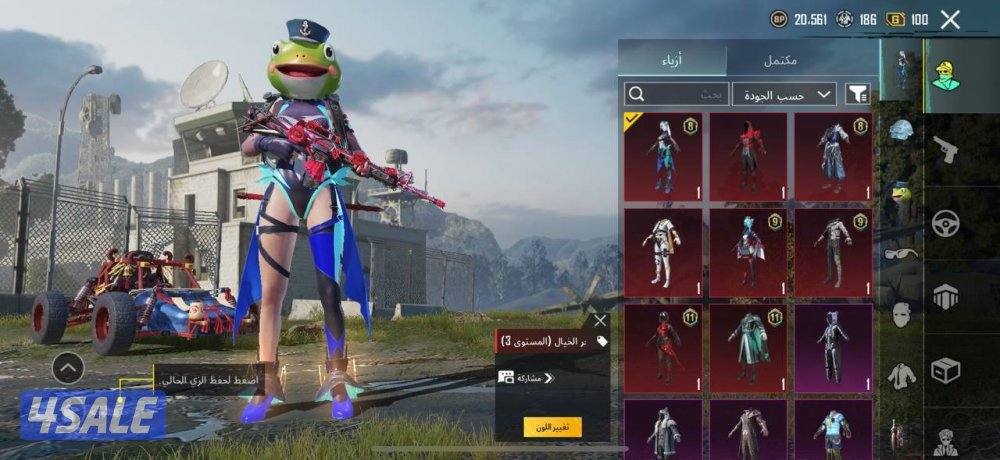Open the steering wheel vehicles category
Viewport: 1000px width, 460px height.
pos(945,223)
